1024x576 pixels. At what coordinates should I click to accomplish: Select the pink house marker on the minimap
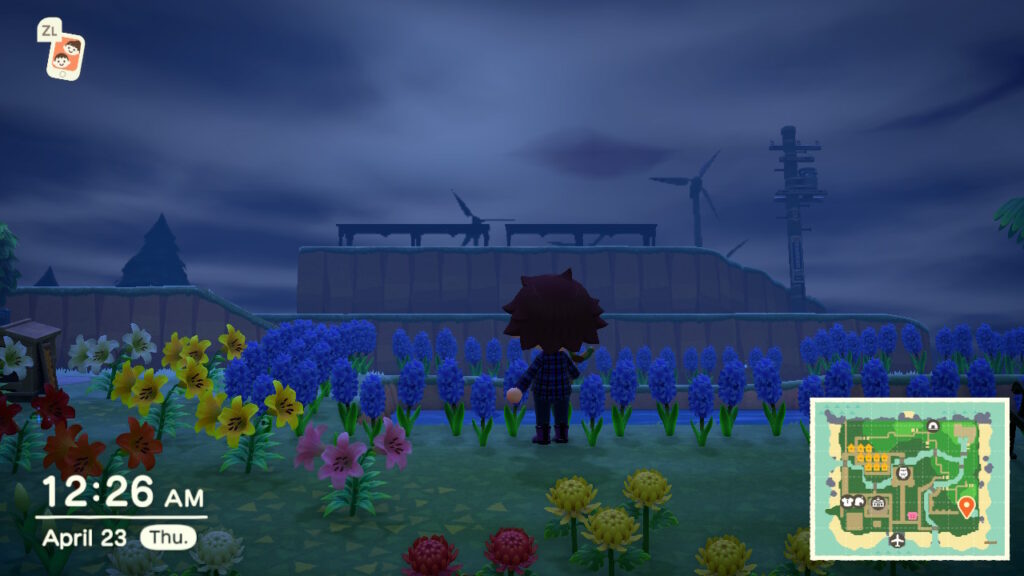click(912, 515)
